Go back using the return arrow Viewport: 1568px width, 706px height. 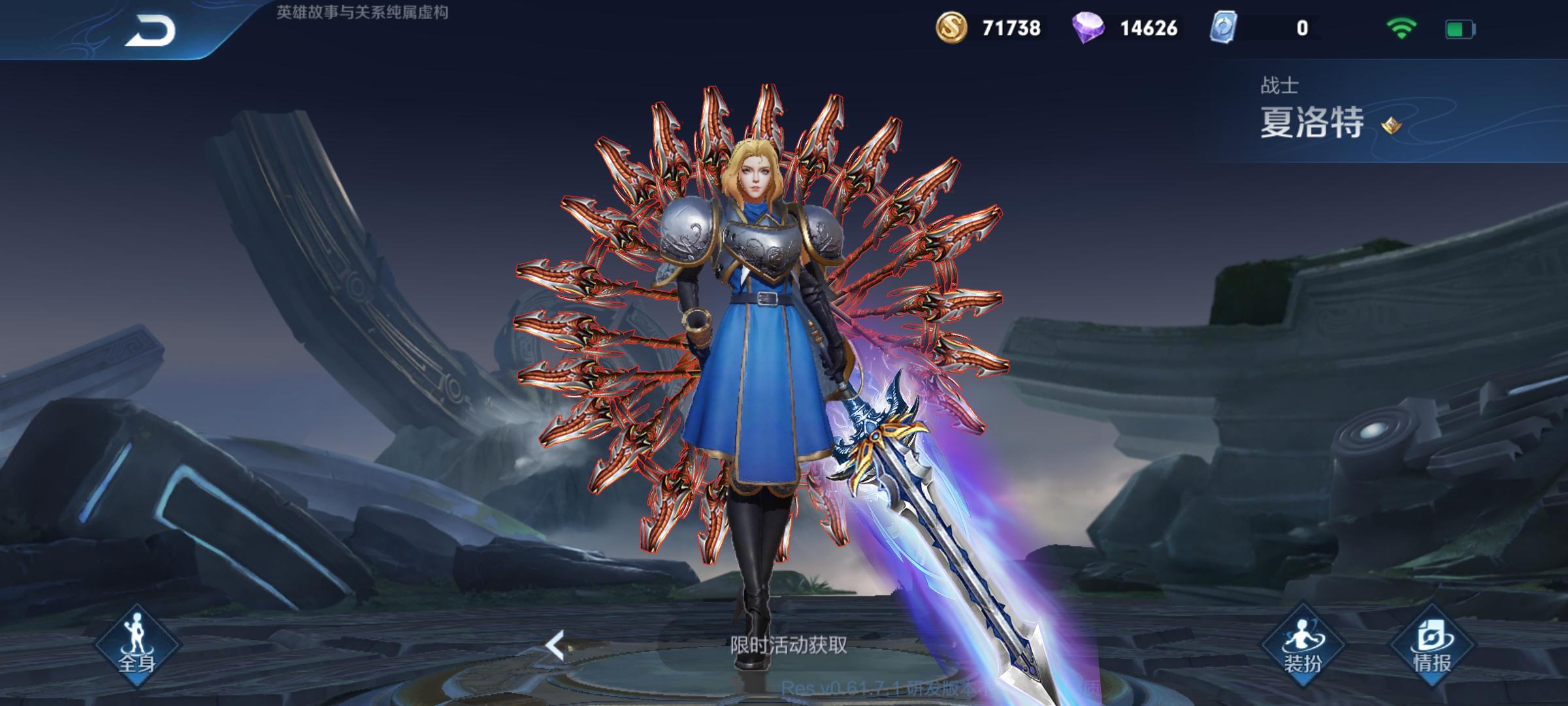tap(150, 30)
